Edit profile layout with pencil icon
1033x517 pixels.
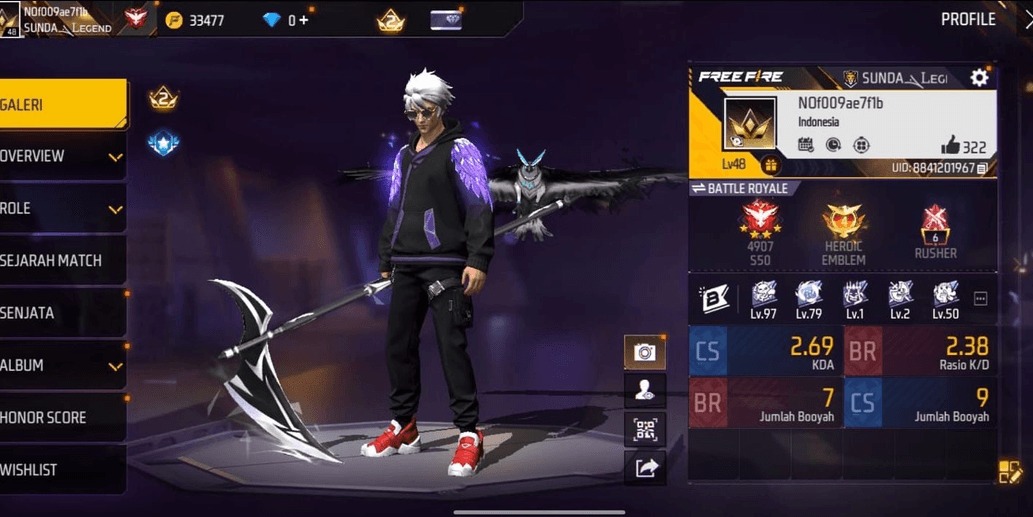[x=1009, y=472]
